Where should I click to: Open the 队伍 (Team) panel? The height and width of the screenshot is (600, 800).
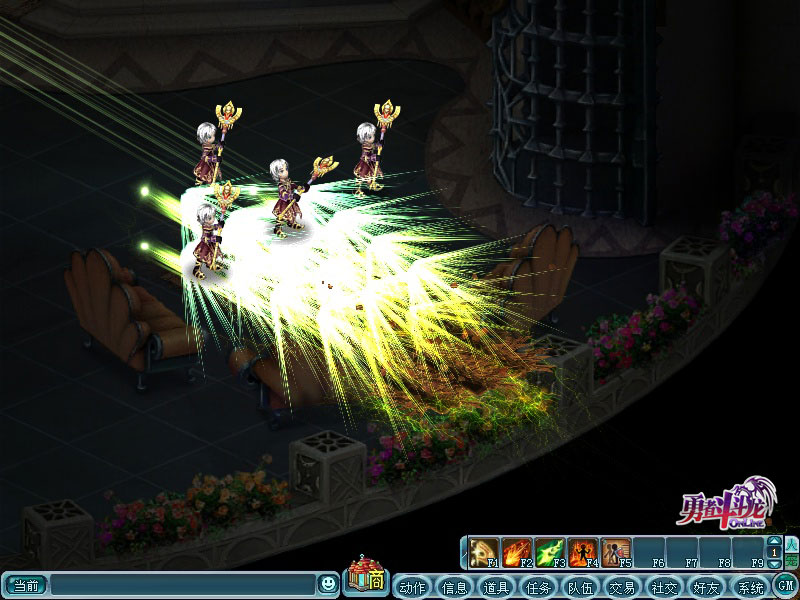click(580, 586)
